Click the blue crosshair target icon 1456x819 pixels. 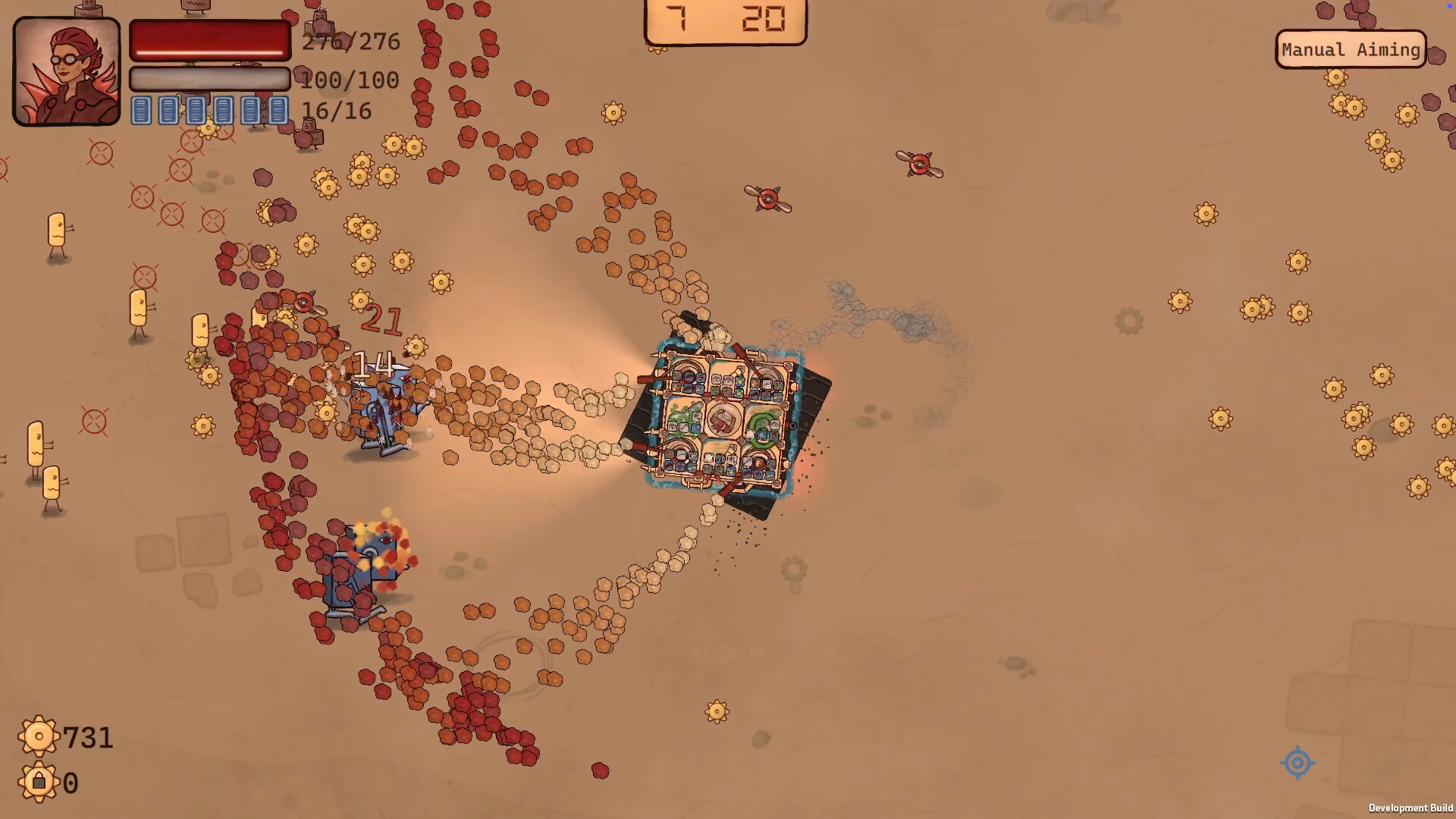tap(1297, 762)
